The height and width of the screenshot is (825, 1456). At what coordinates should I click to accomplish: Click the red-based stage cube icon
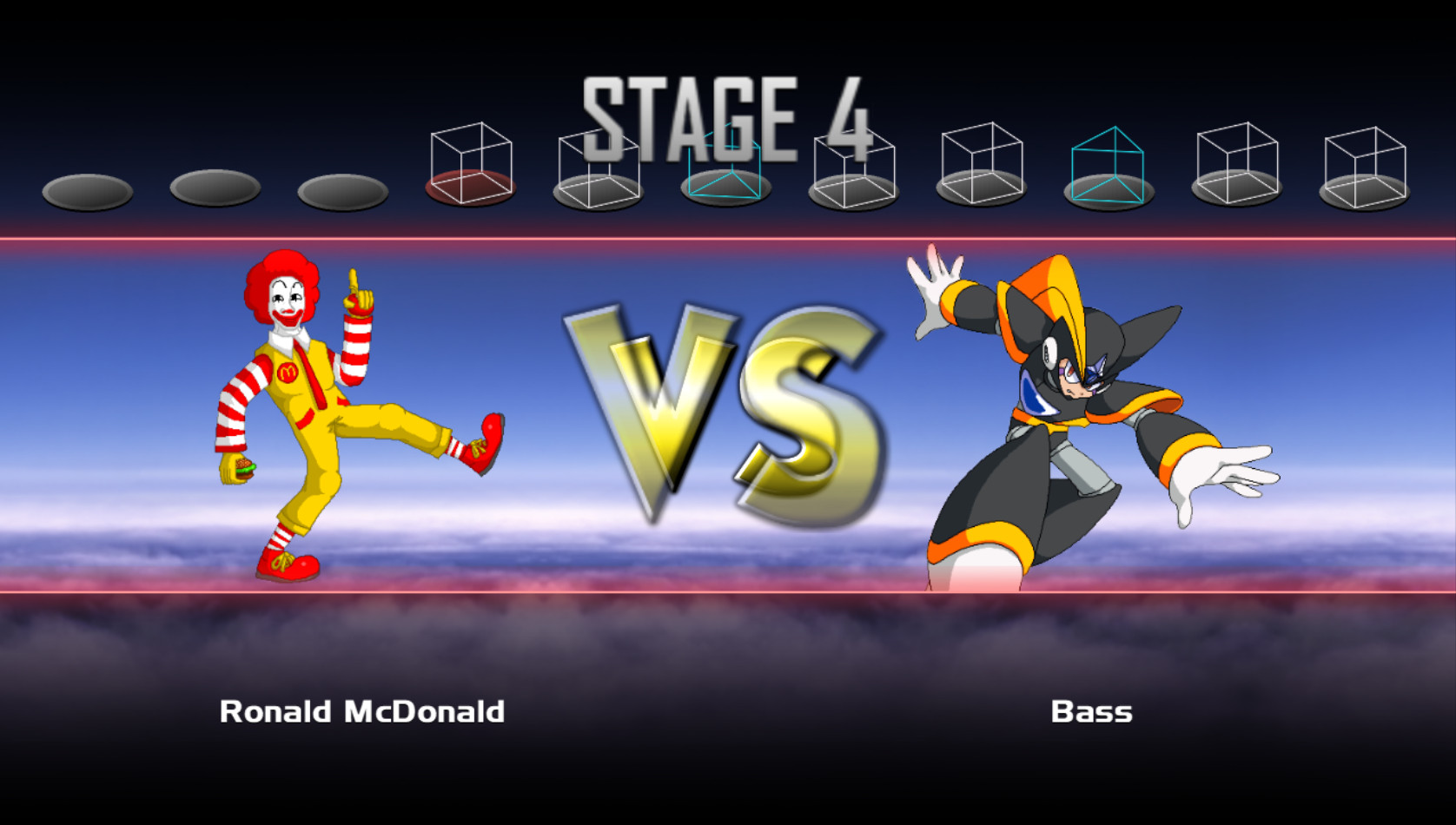(x=469, y=165)
